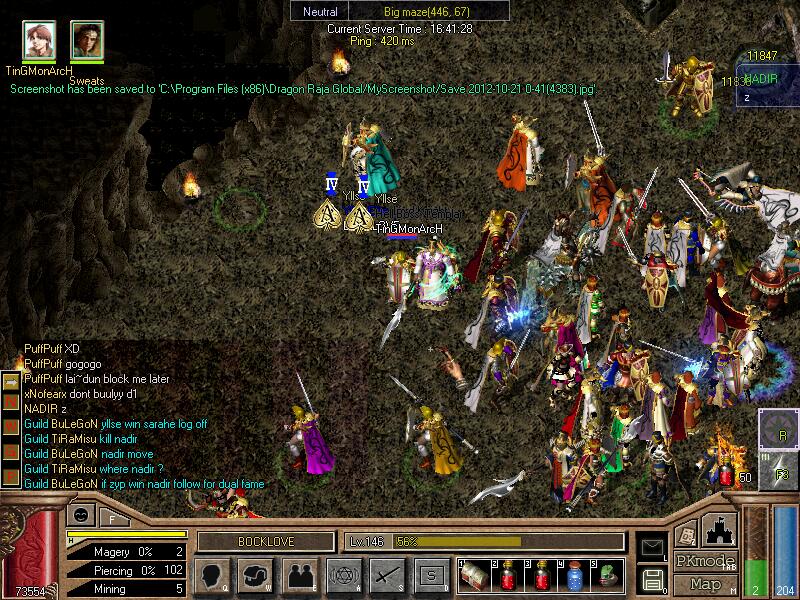Click the floppy disk save icon

[x=652, y=577]
